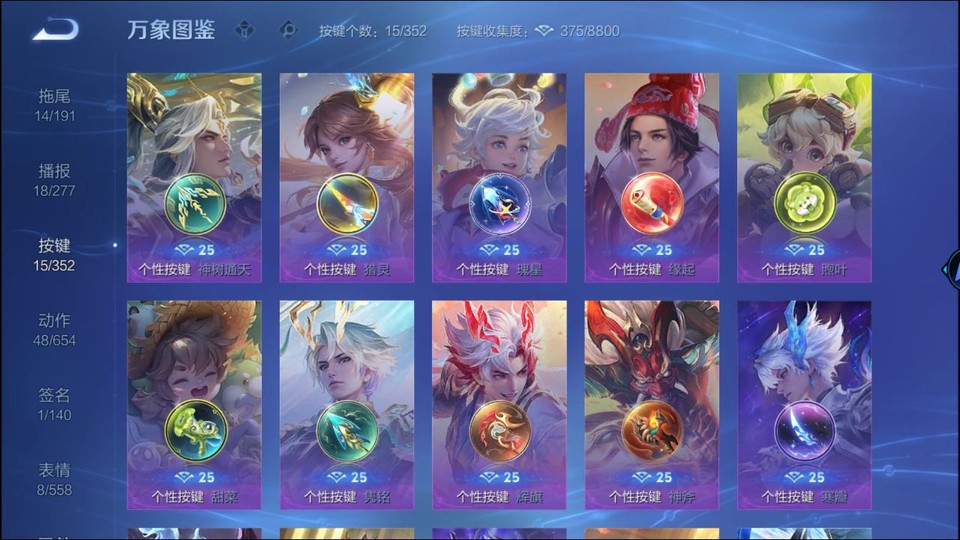Open the 签名 category tab
The image size is (960, 540).
click(x=55, y=404)
